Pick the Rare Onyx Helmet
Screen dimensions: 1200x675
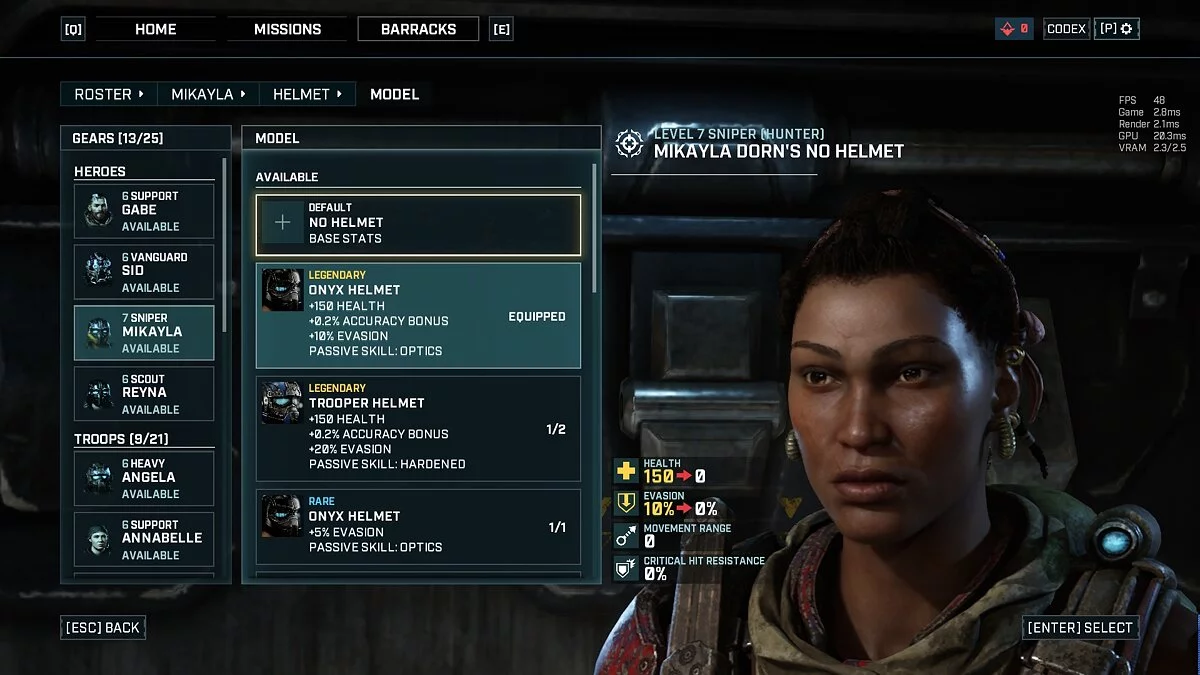418,526
